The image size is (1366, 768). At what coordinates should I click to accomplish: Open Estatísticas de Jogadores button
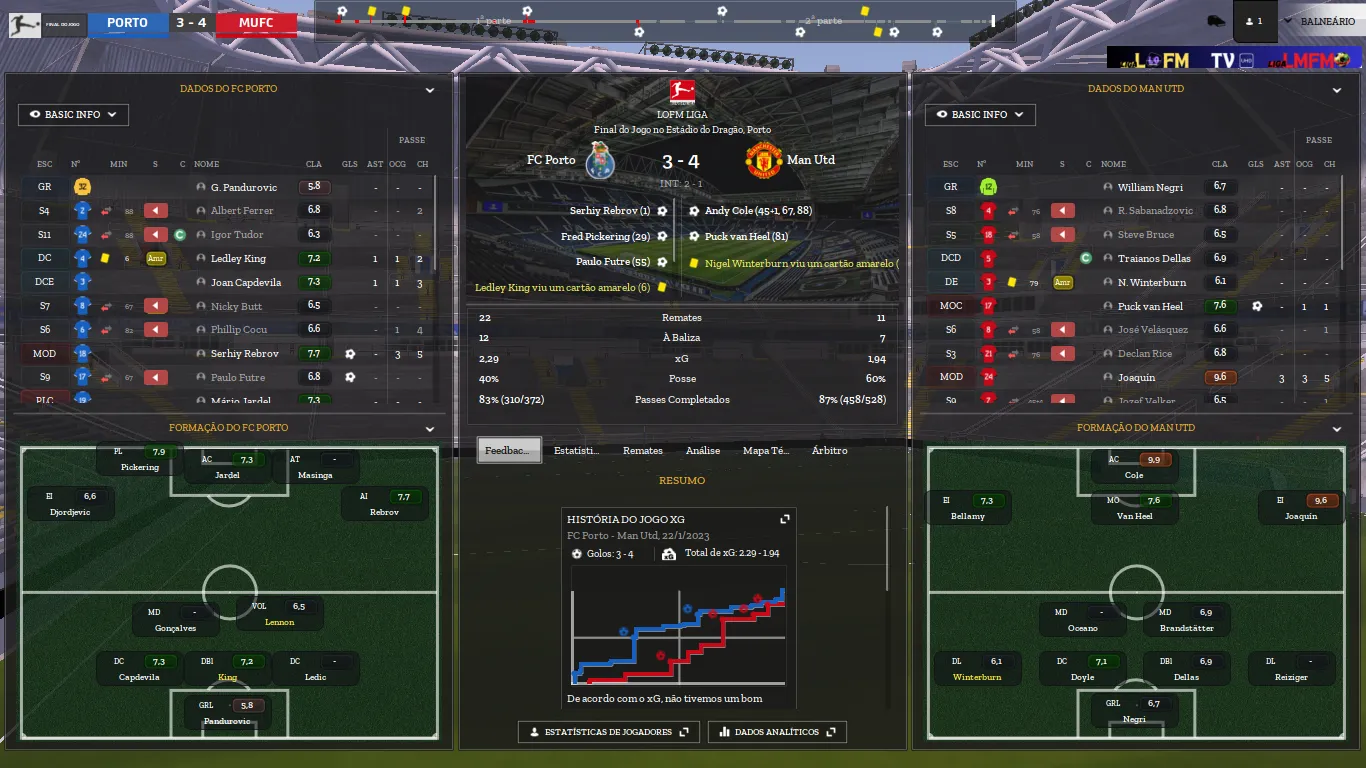pyautogui.click(x=608, y=732)
